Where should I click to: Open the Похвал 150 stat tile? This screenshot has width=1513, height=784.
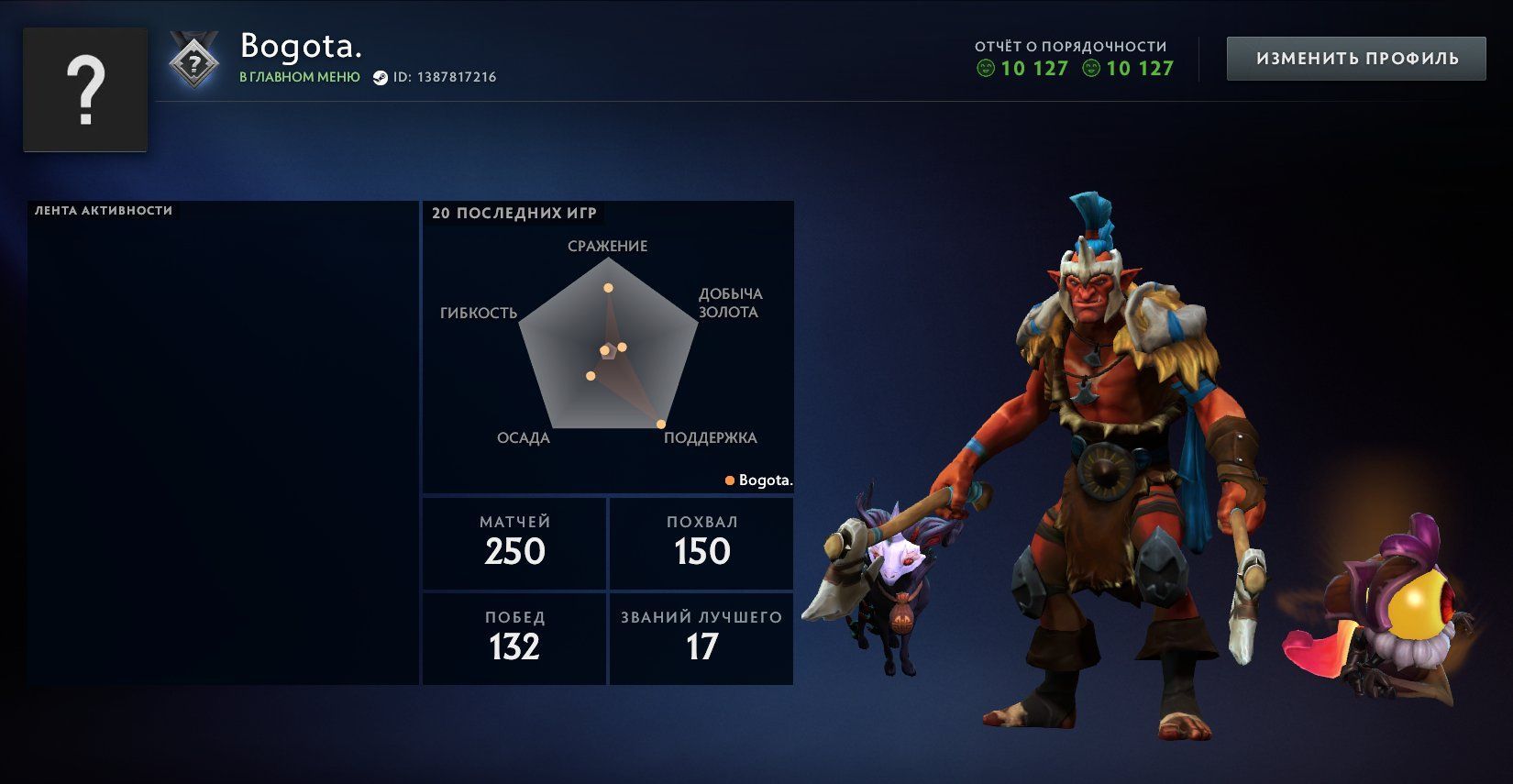[701, 543]
